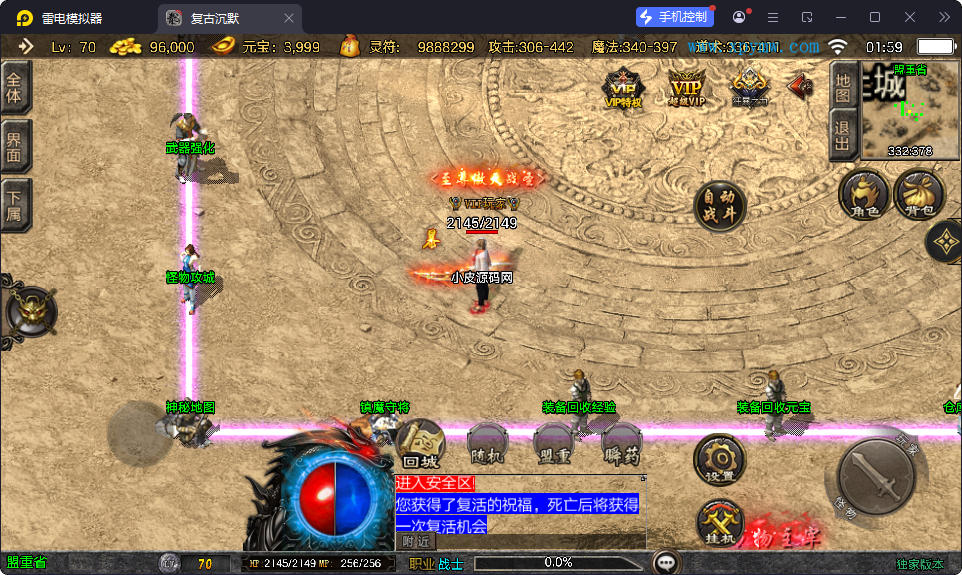Viewport: 962px width, 575px height.
Task: Open the chat speech-bubble button
Action: click(x=665, y=562)
